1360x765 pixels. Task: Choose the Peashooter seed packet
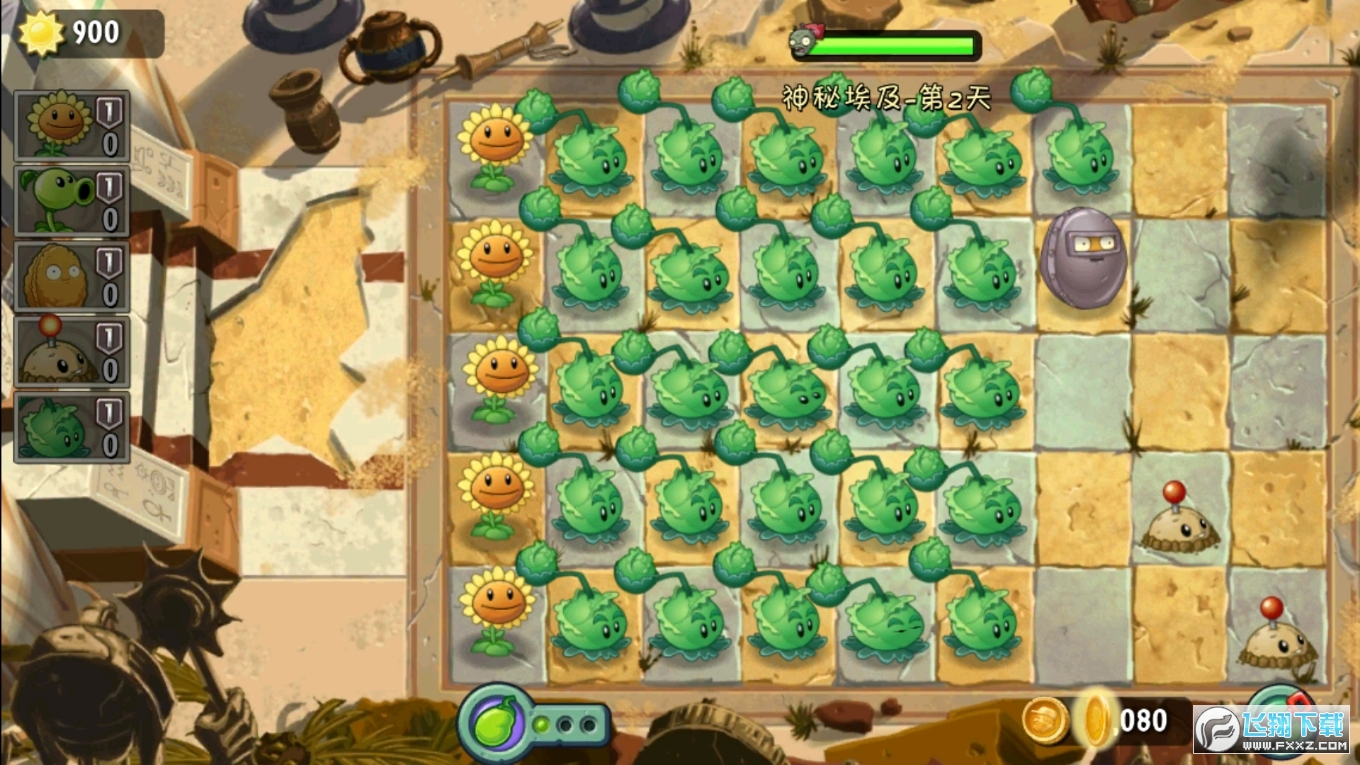point(71,200)
